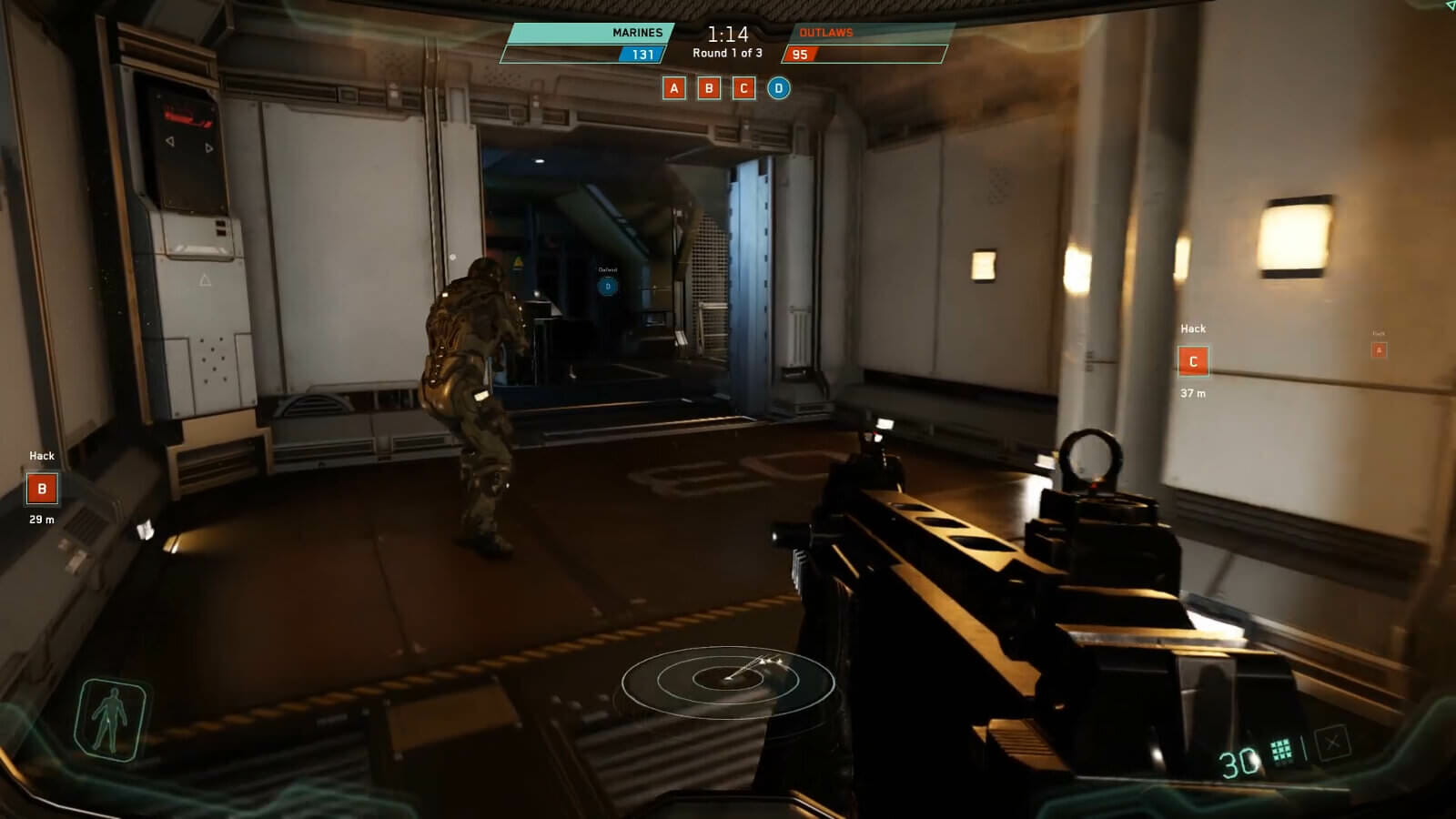
Task: Select the blue objective D circle in the capture point row
Action: (778, 88)
